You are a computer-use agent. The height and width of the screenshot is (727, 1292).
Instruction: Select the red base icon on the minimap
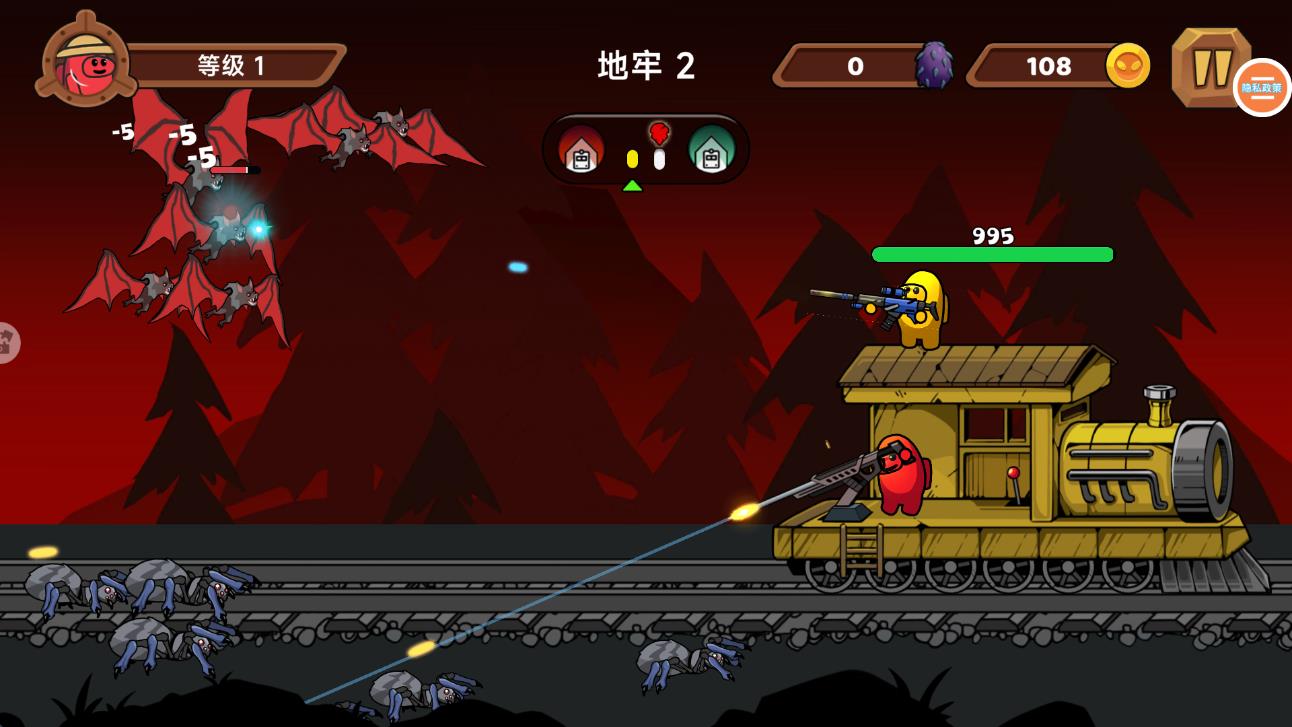[581, 152]
